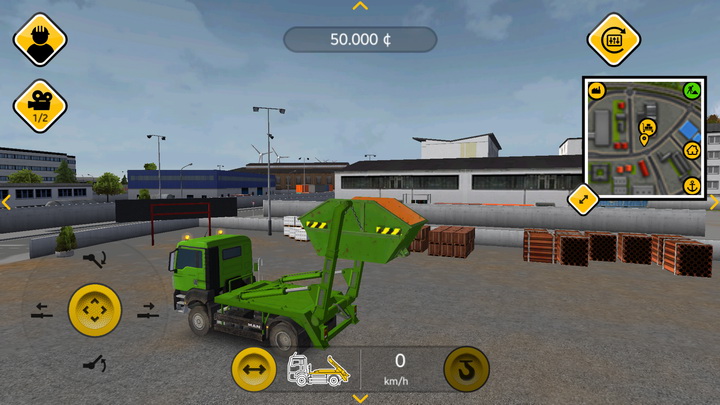Open the construction worker helmet menu
This screenshot has width=720, height=405.
coord(40,40)
